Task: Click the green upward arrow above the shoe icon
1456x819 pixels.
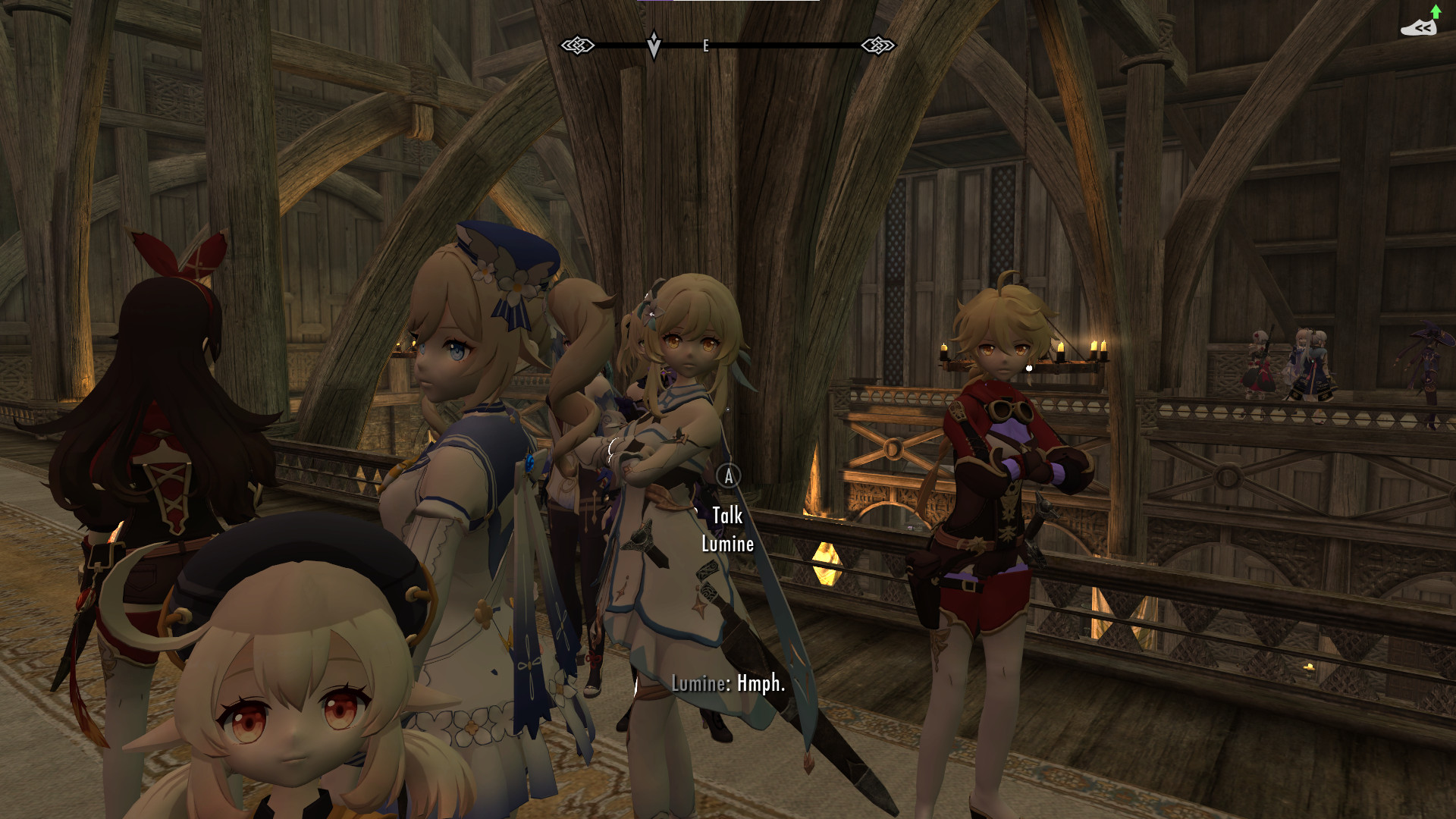Action: click(x=1437, y=12)
